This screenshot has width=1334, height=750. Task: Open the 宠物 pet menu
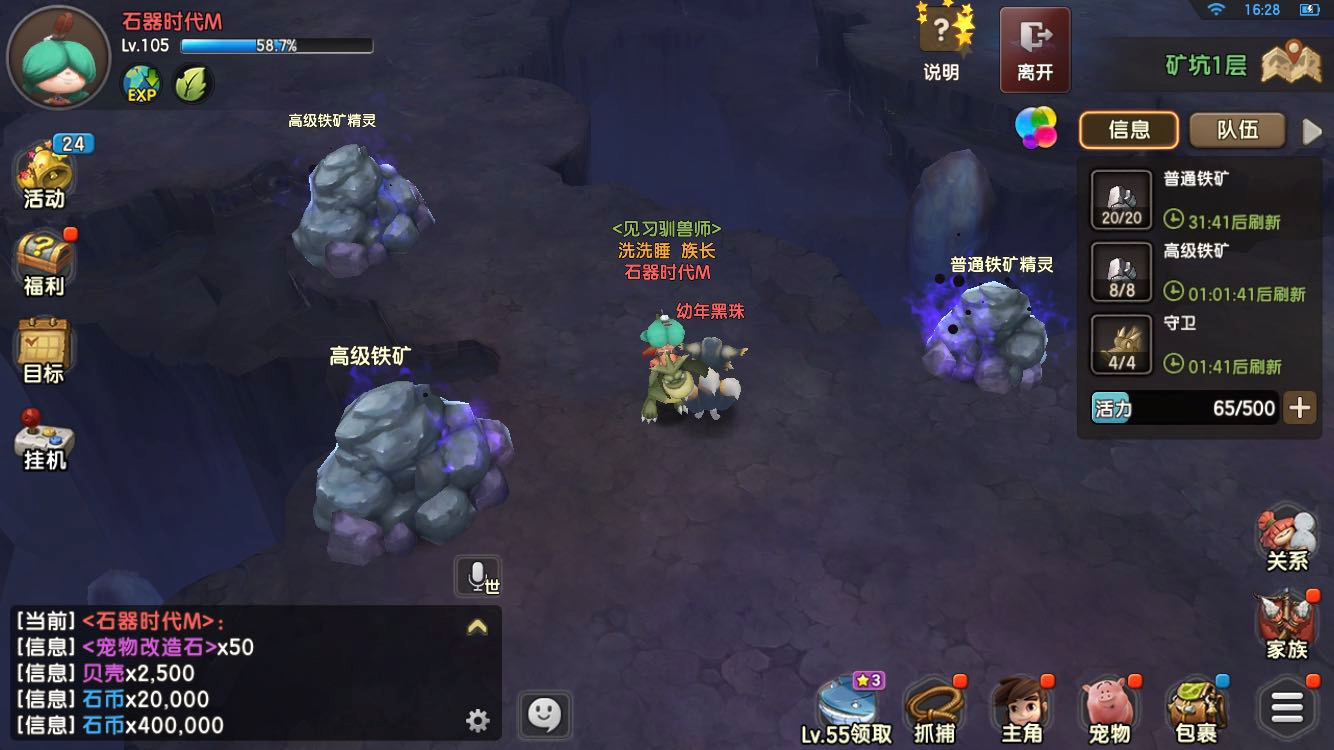pos(1109,709)
